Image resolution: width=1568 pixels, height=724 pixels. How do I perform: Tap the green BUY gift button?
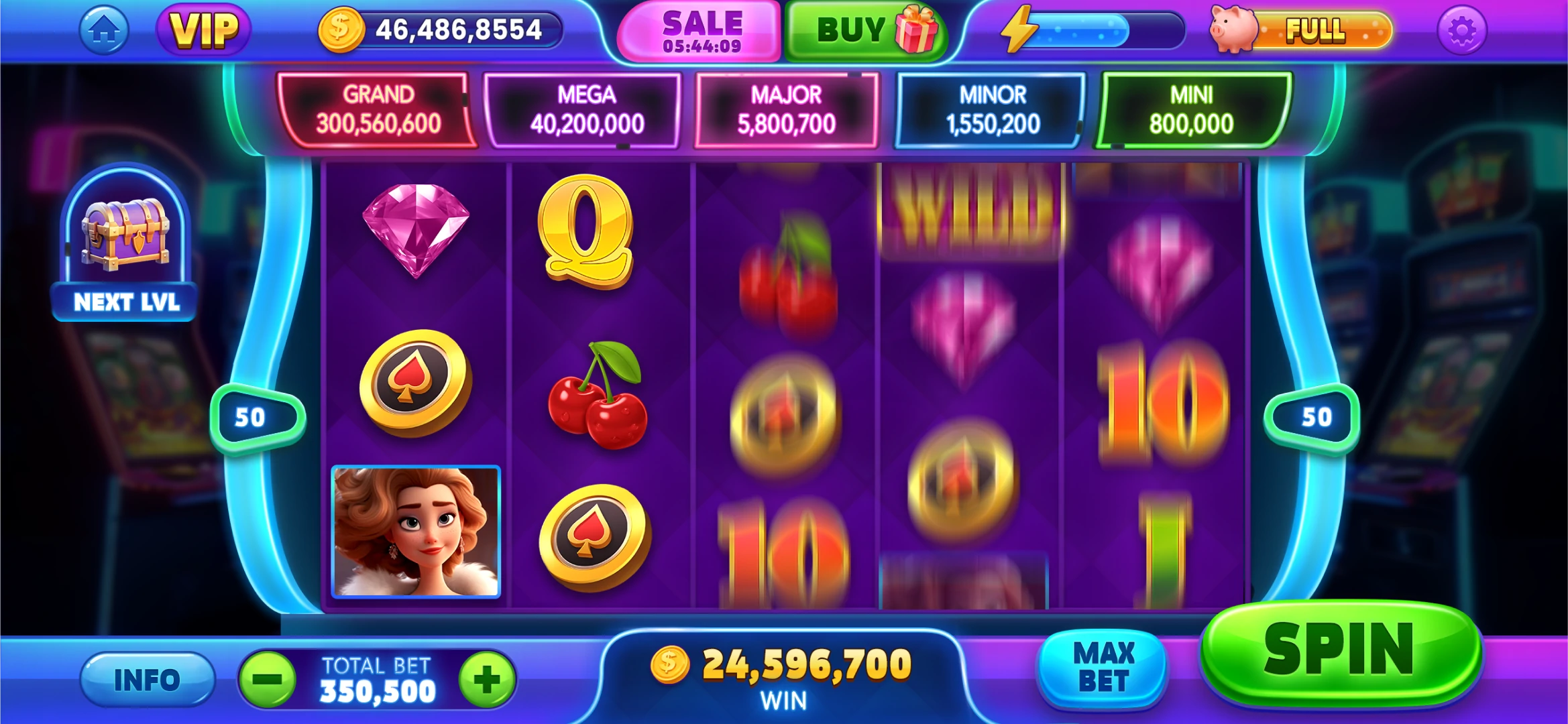click(865, 31)
